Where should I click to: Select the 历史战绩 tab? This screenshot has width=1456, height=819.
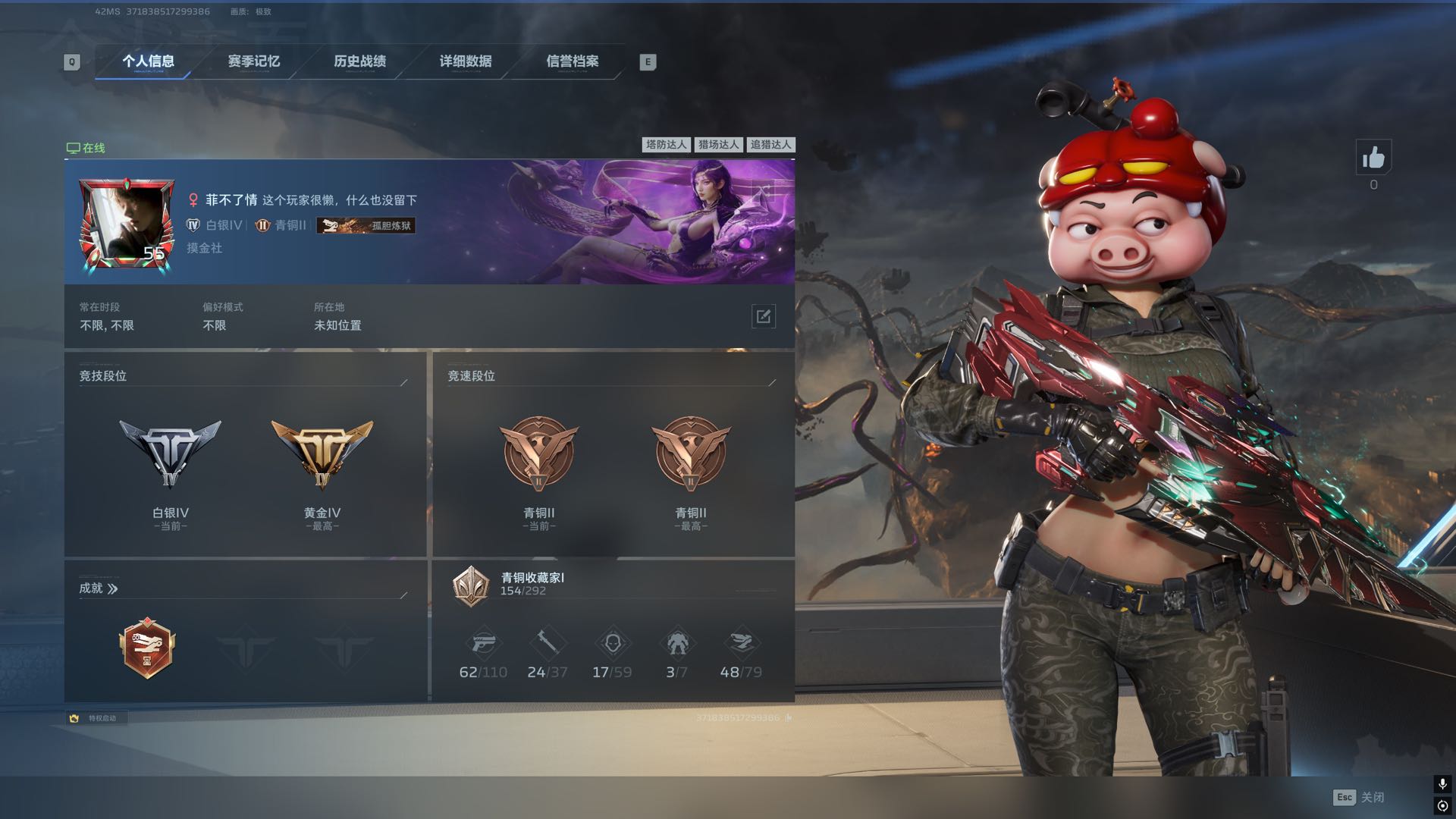360,61
